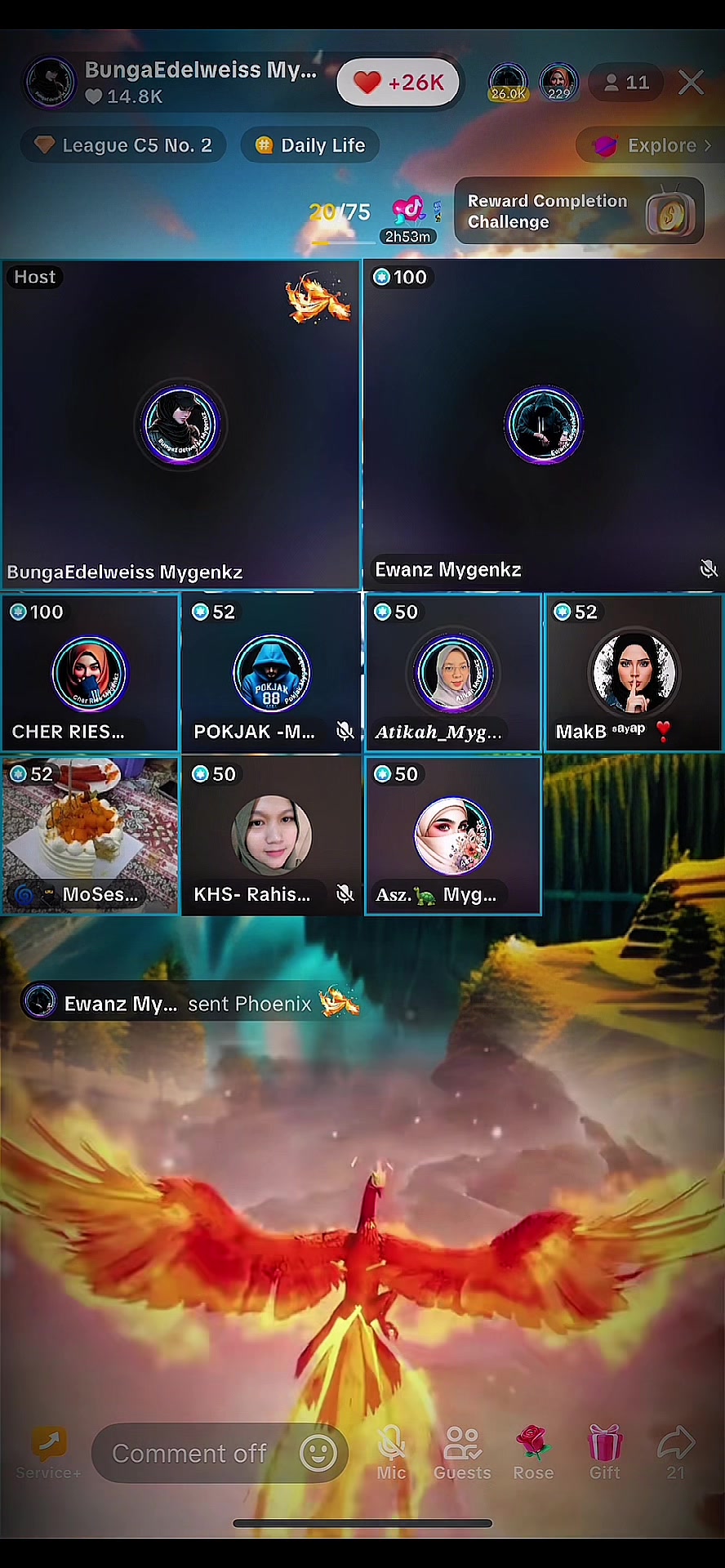This screenshot has height=1568, width=725.
Task: Tap the +26K heart follow button
Action: (398, 82)
